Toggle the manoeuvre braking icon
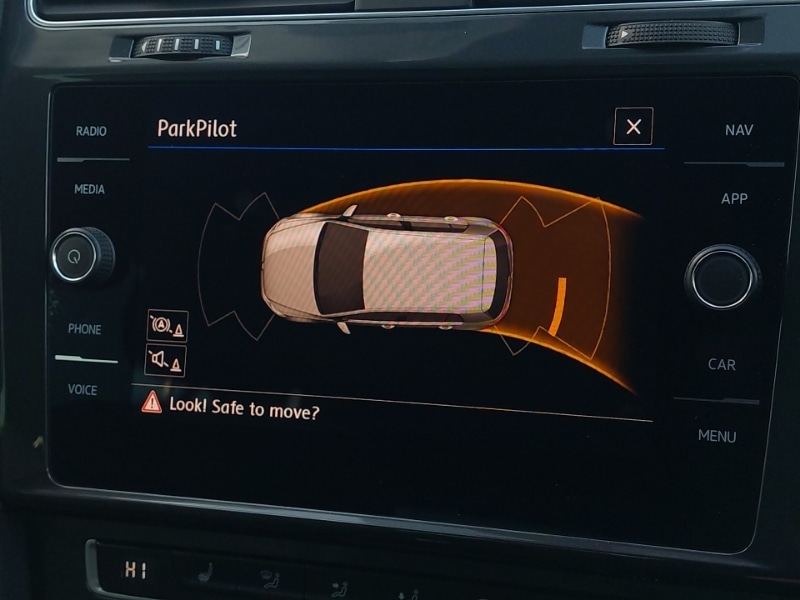The image size is (800, 600). pyautogui.click(x=166, y=326)
